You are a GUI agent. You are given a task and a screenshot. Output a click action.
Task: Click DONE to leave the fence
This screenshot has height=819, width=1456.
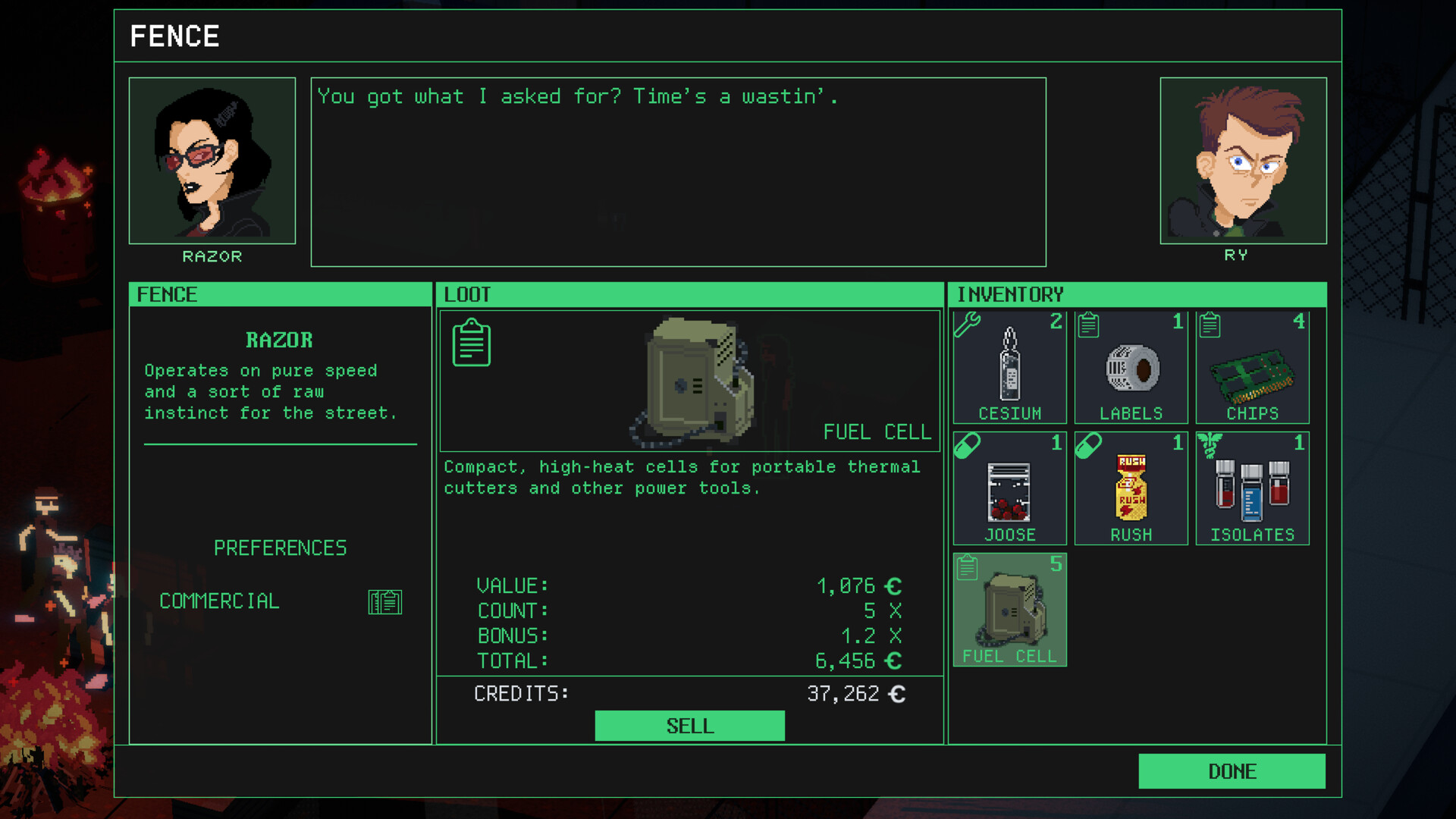[1232, 771]
